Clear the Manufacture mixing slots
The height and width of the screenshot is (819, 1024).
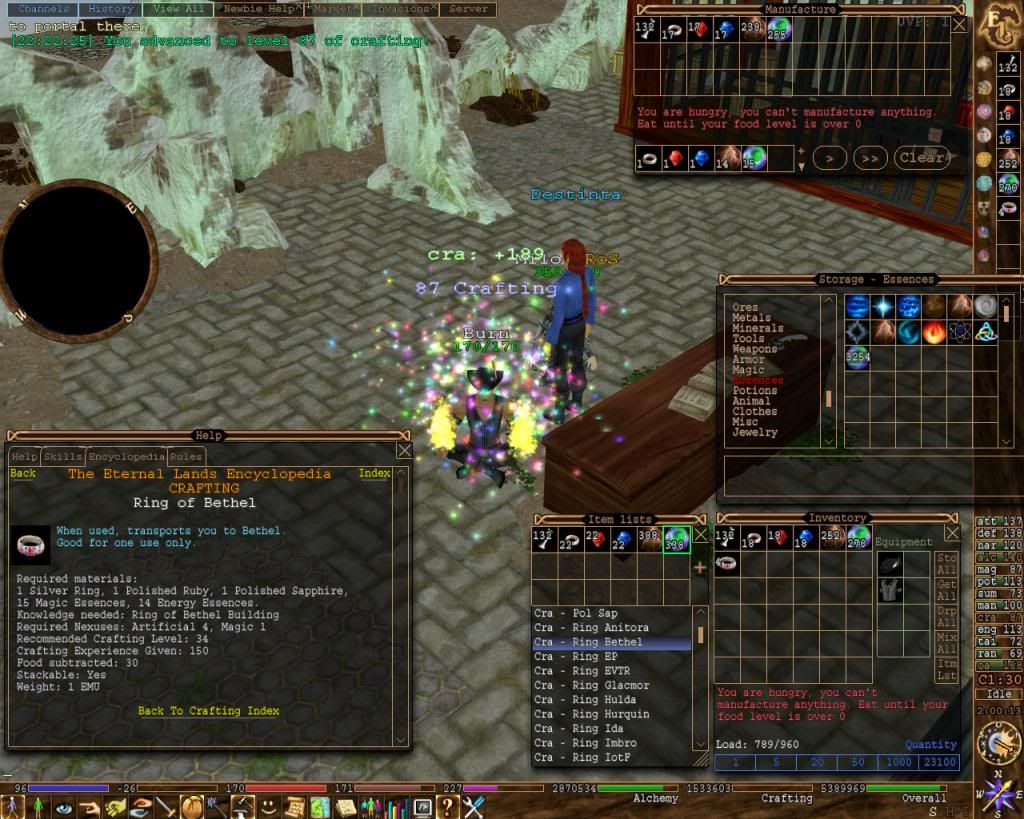(x=921, y=158)
